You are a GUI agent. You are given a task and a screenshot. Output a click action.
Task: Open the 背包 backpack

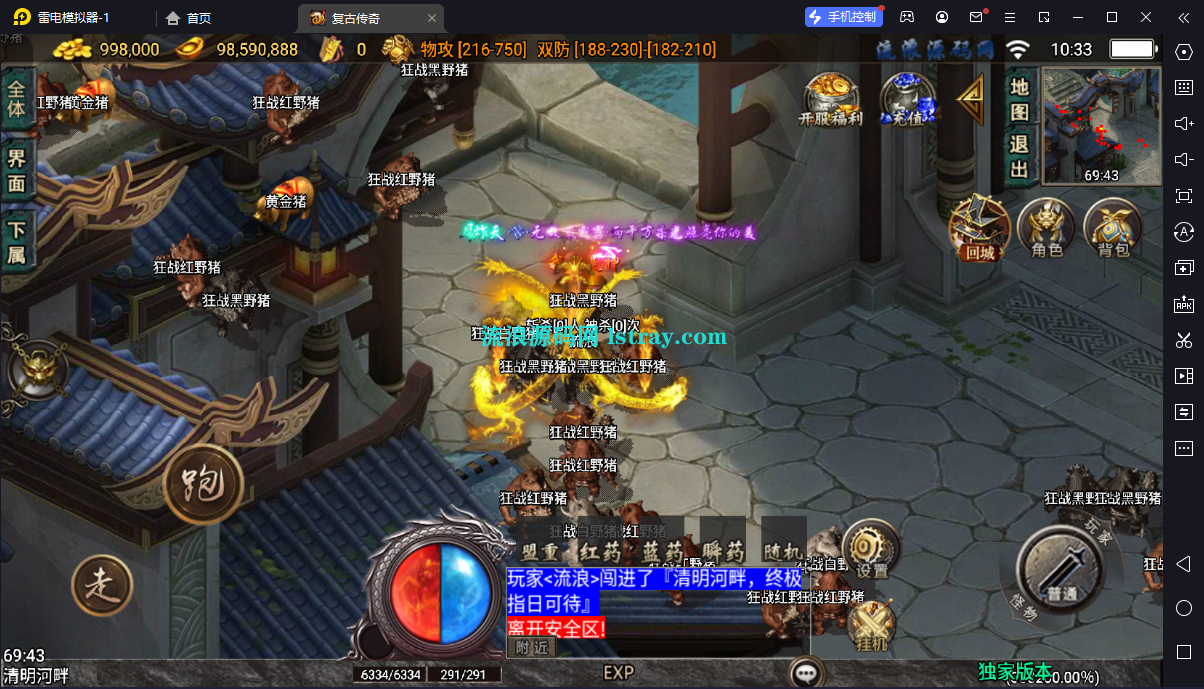[x=1112, y=227]
